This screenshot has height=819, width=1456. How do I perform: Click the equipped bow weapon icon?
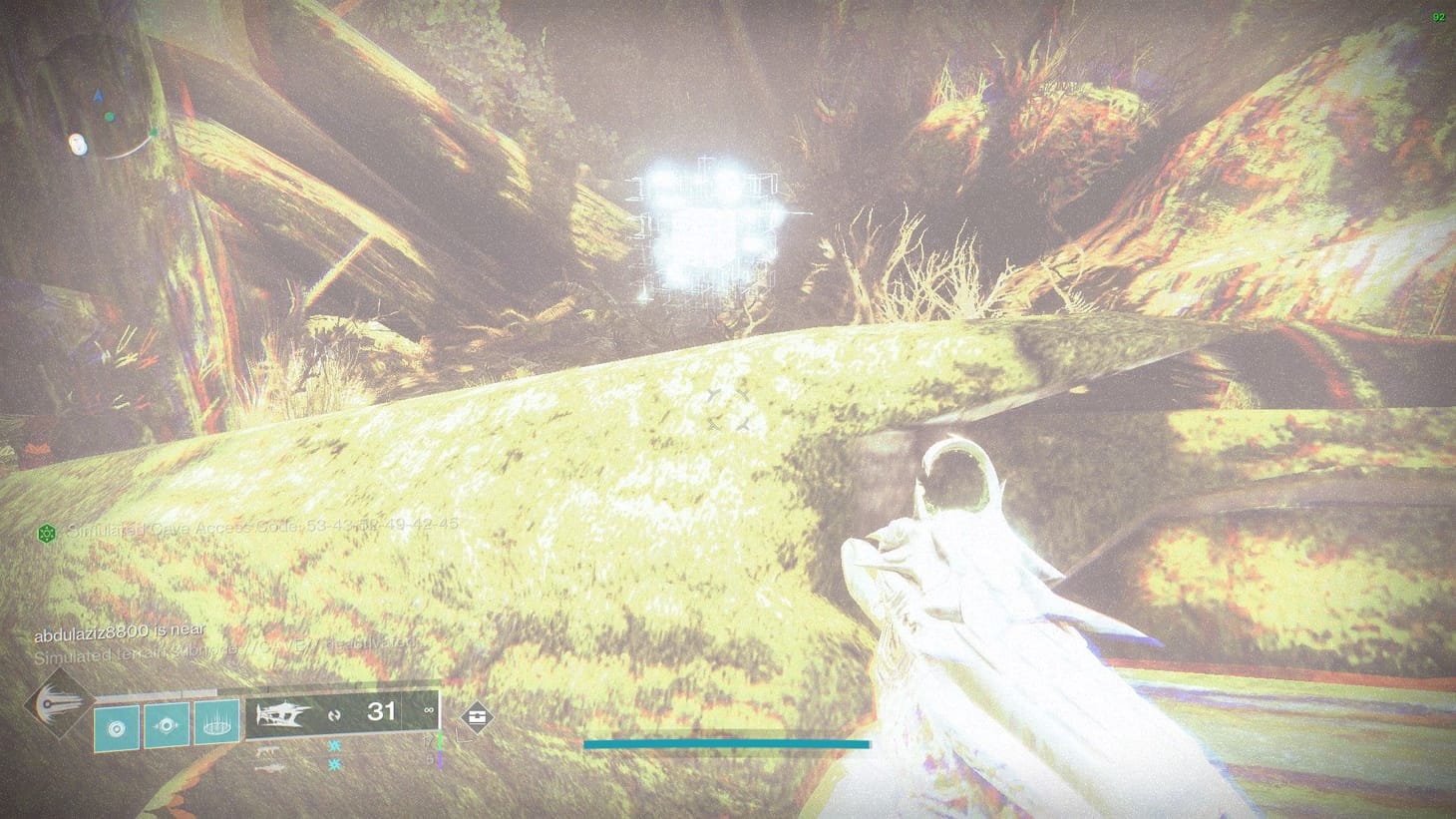[x=282, y=713]
